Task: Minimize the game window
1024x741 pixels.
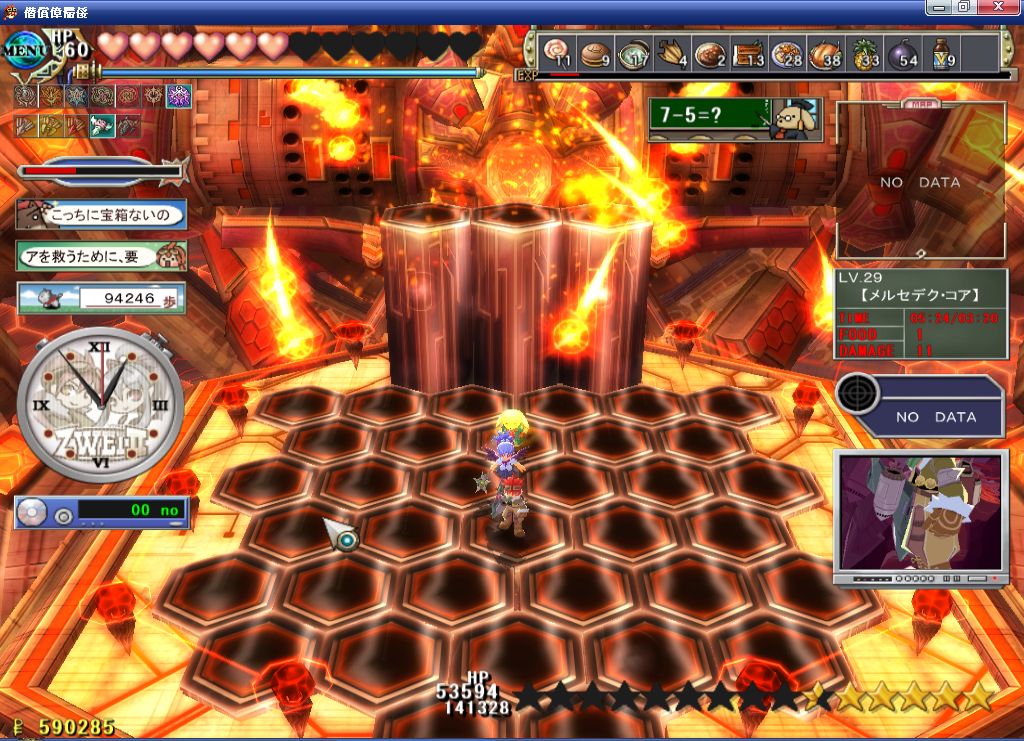Action: pyautogui.click(x=939, y=7)
